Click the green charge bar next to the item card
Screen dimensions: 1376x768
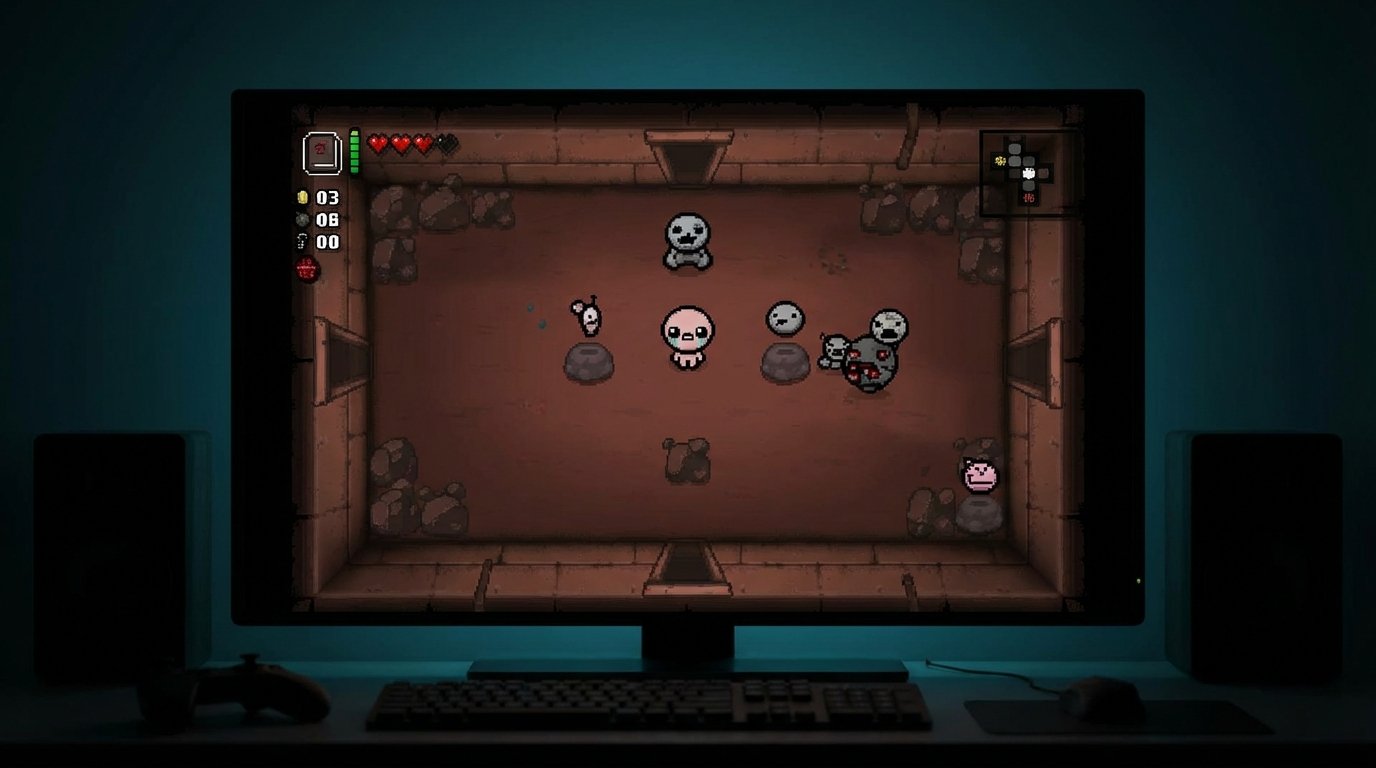click(356, 150)
